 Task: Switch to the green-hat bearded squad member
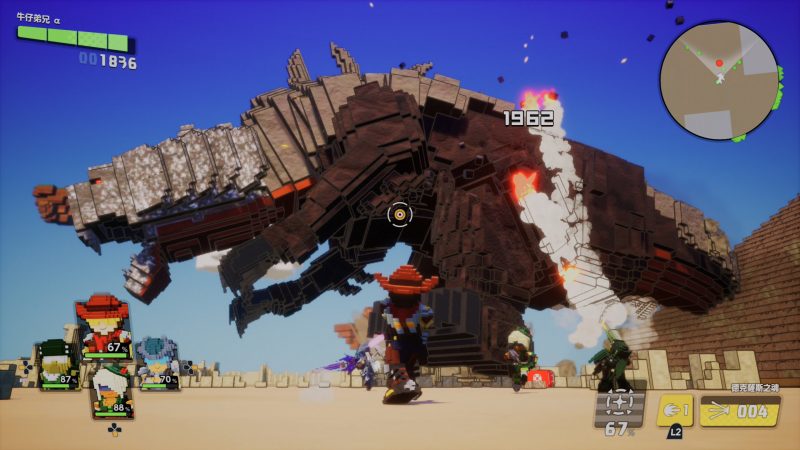tap(56, 366)
